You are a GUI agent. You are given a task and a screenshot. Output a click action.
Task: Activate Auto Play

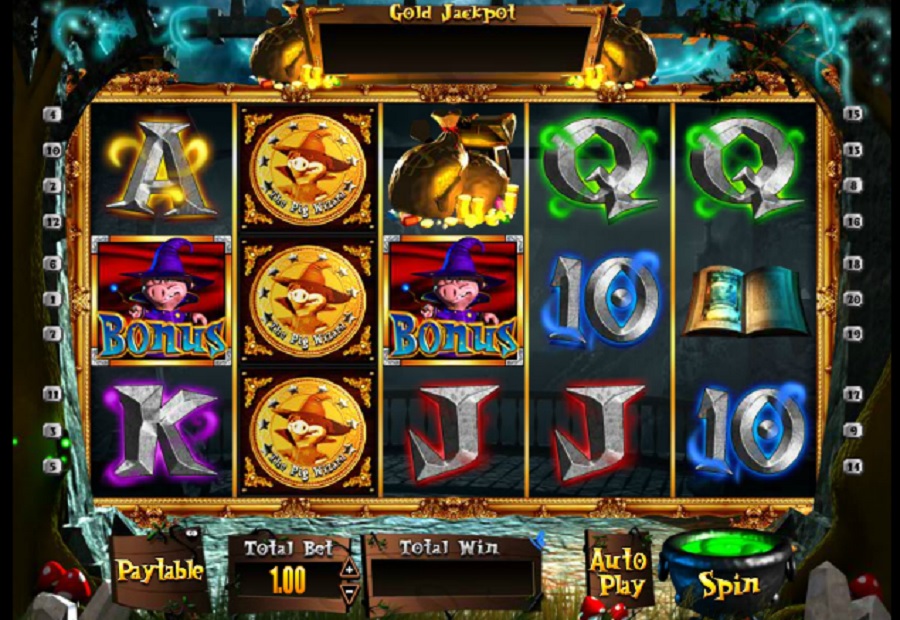coord(617,572)
